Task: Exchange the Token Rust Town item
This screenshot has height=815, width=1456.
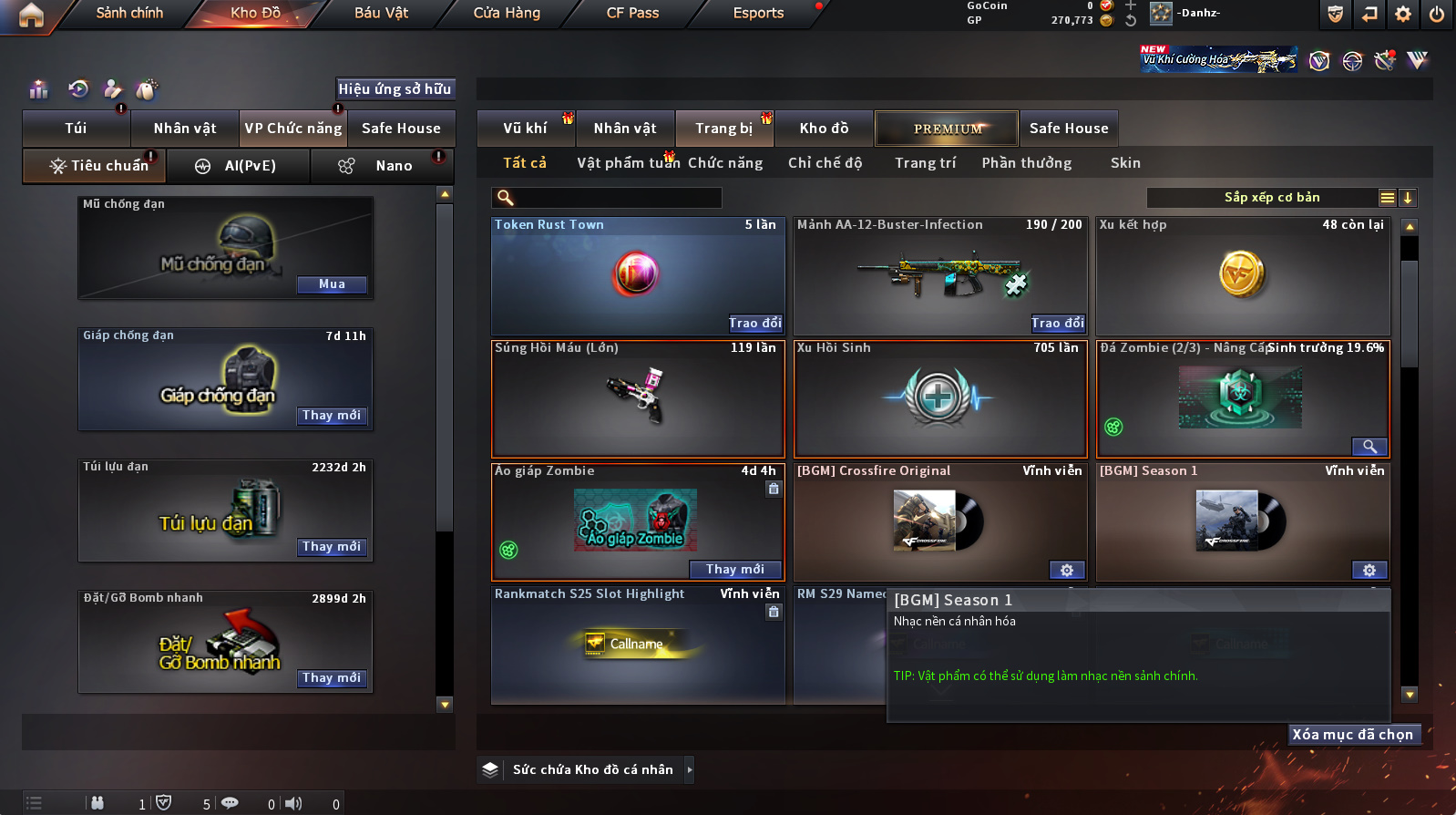Action: pos(755,324)
